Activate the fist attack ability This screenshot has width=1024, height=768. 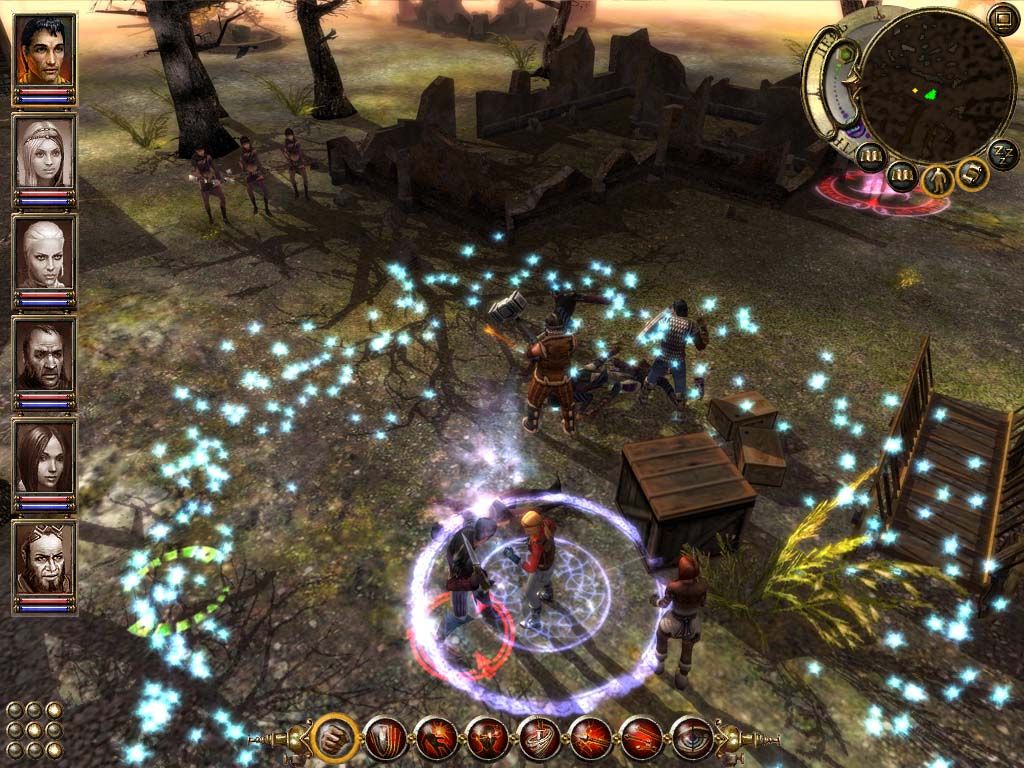point(333,740)
